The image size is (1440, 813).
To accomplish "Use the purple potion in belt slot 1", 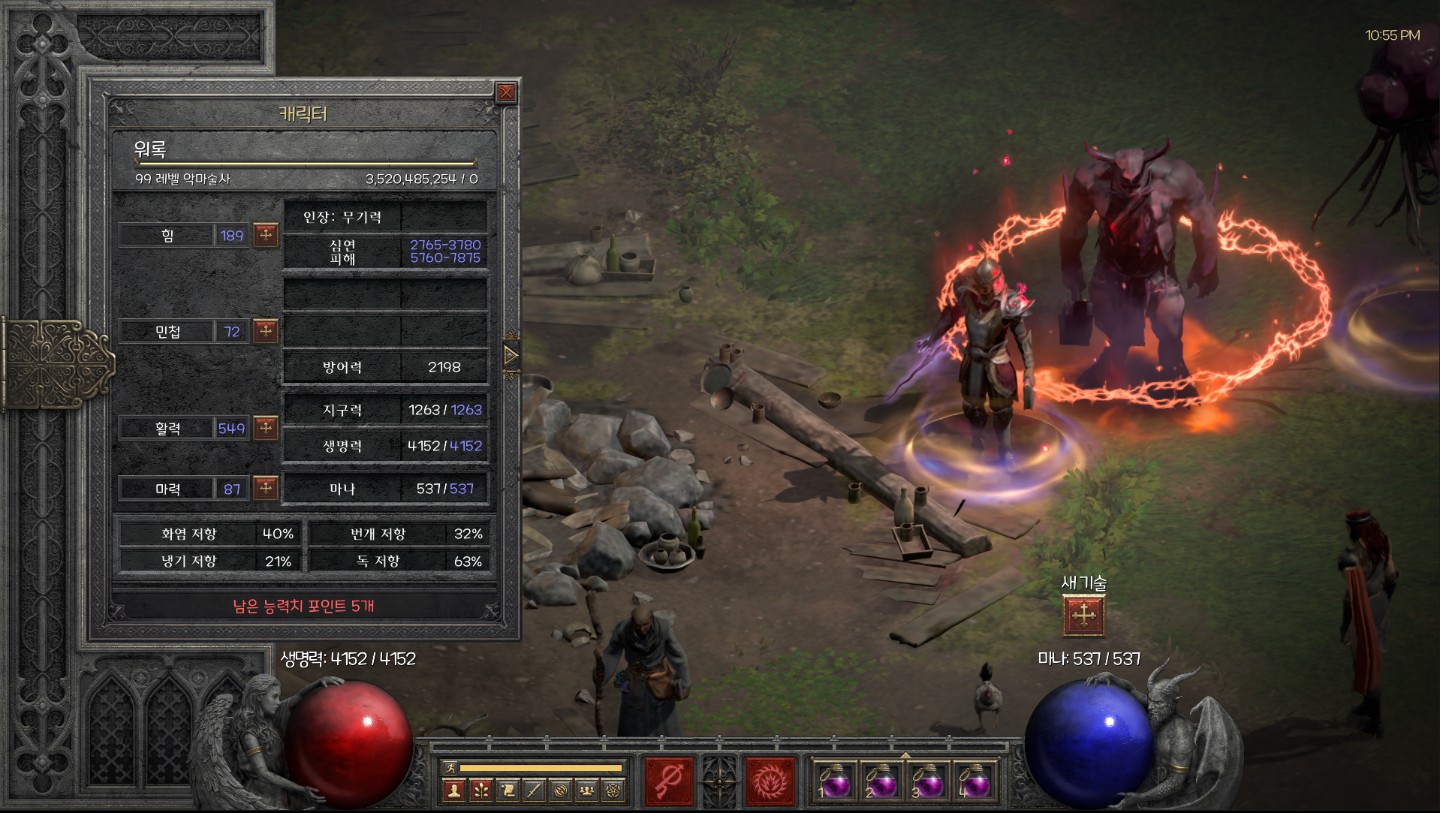I will coord(836,781).
